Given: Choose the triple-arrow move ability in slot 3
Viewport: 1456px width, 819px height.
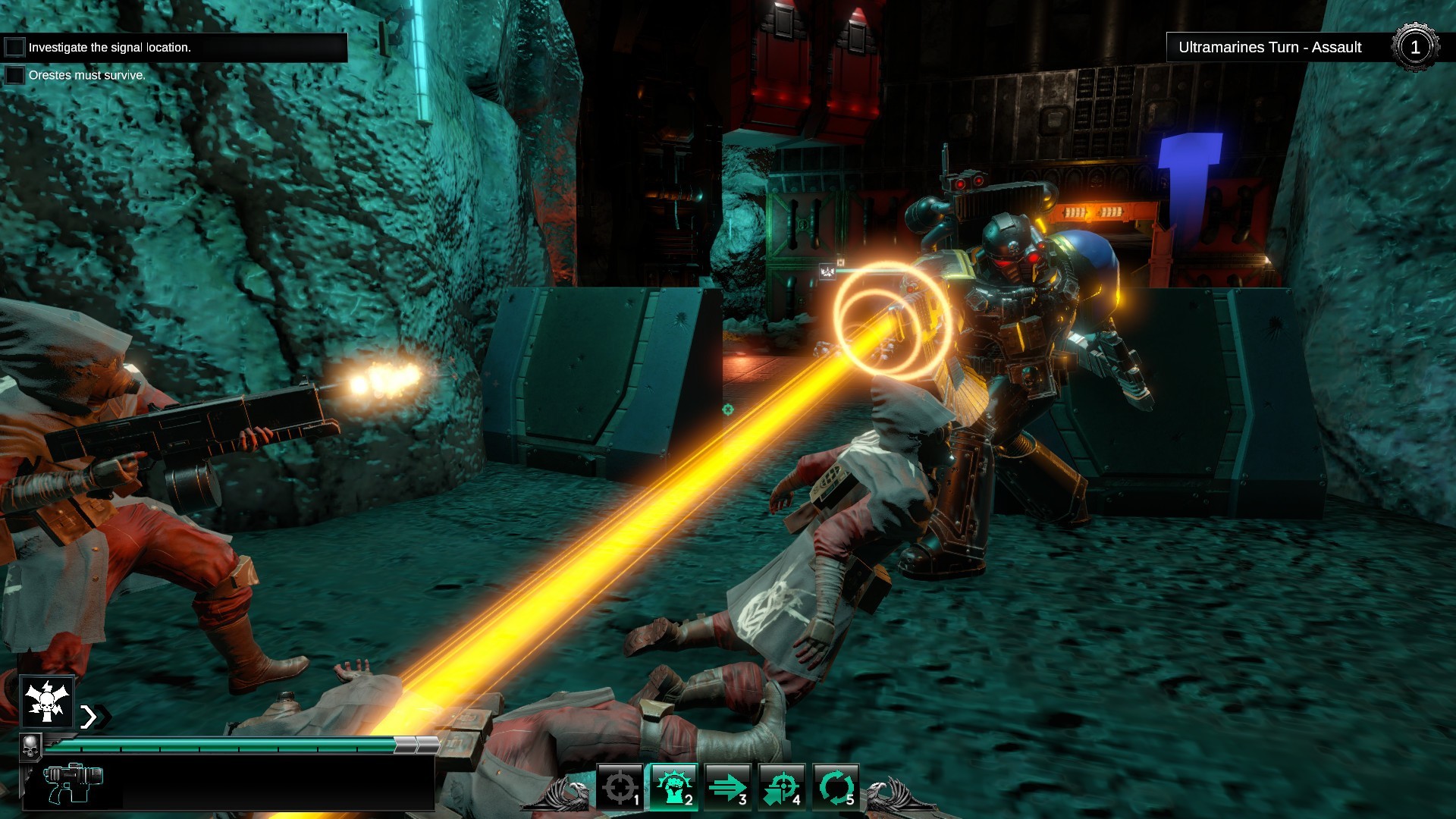Looking at the screenshot, I should click(x=727, y=786).
